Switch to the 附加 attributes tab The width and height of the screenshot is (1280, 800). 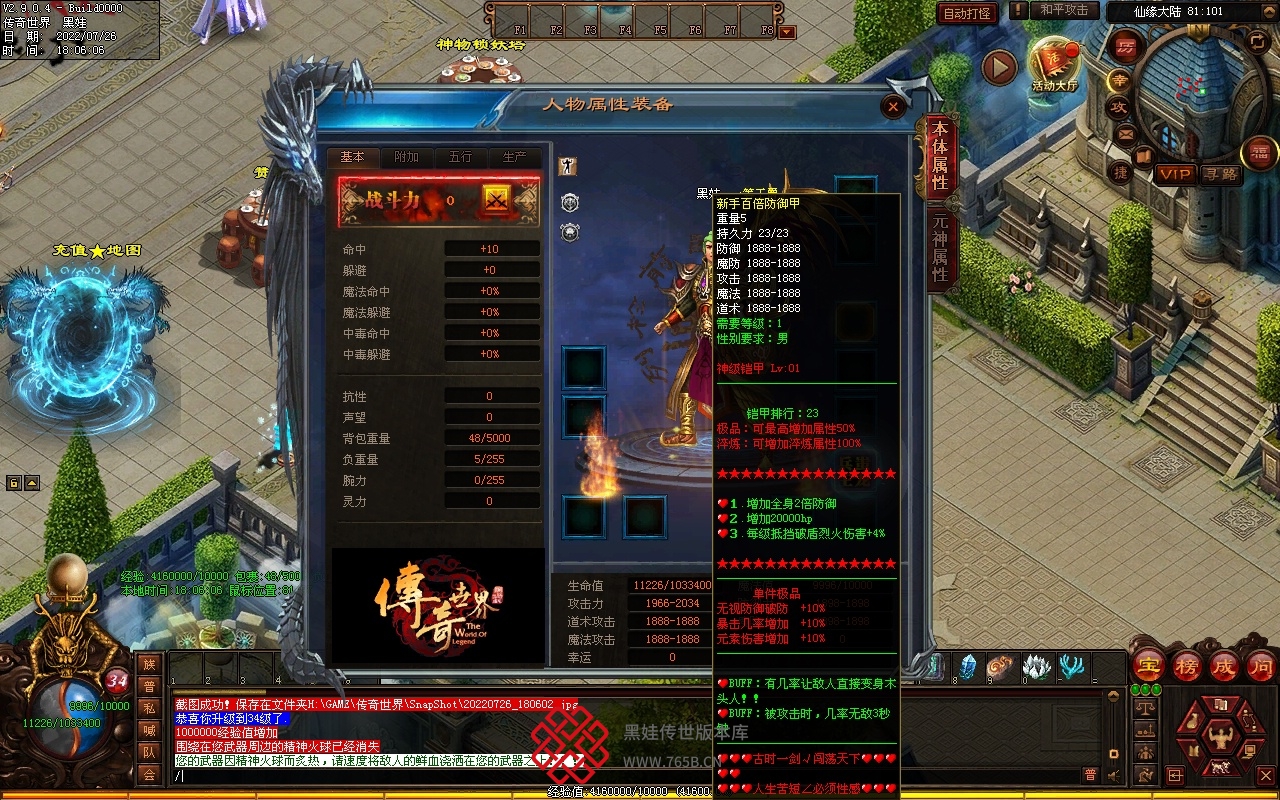[x=406, y=158]
